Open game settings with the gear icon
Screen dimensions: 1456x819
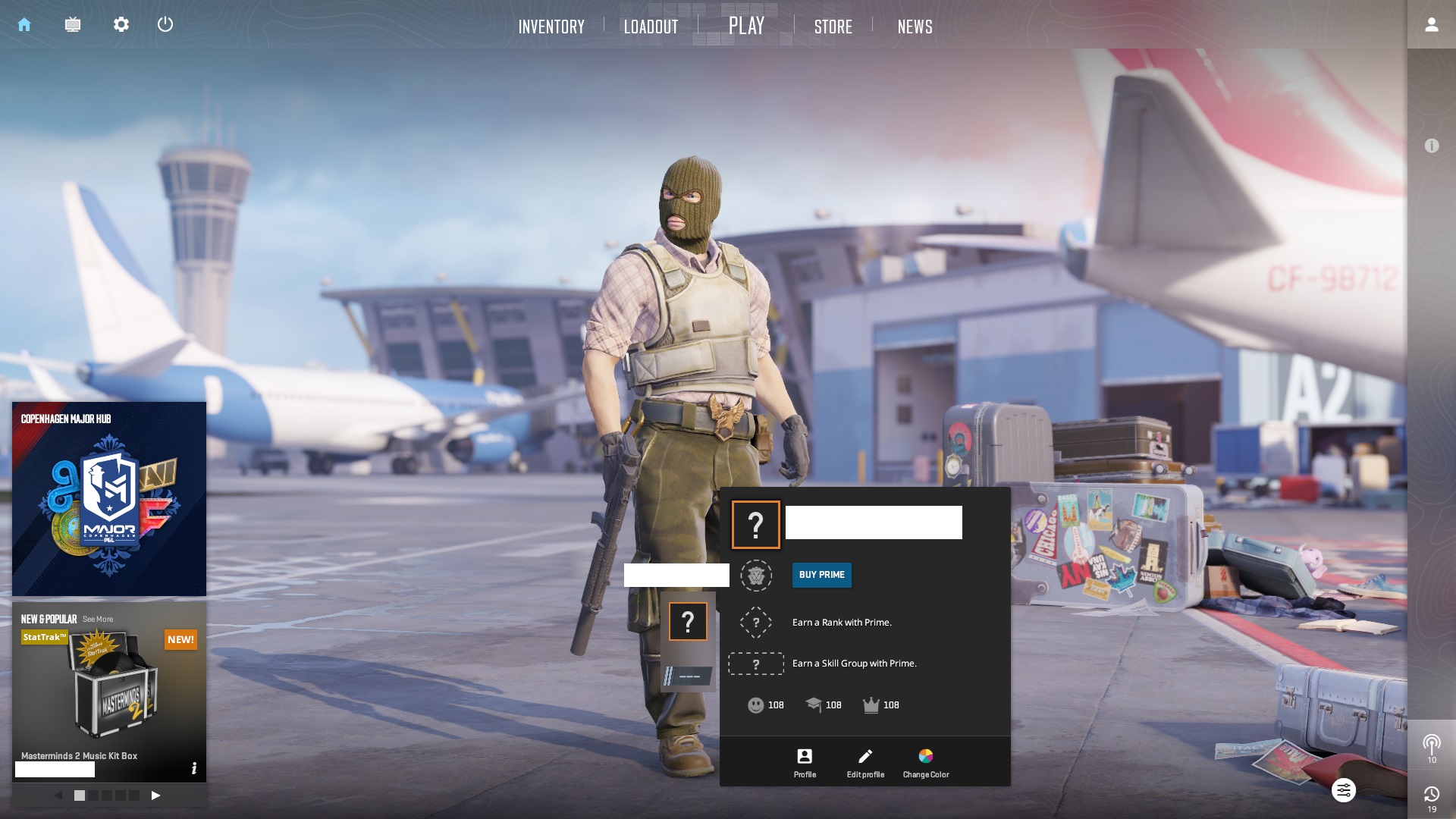[121, 24]
